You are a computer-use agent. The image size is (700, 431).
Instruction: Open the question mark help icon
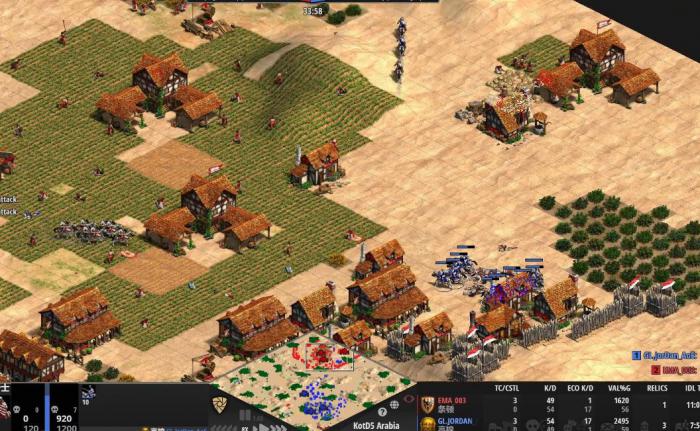pyautogui.click(x=382, y=410)
